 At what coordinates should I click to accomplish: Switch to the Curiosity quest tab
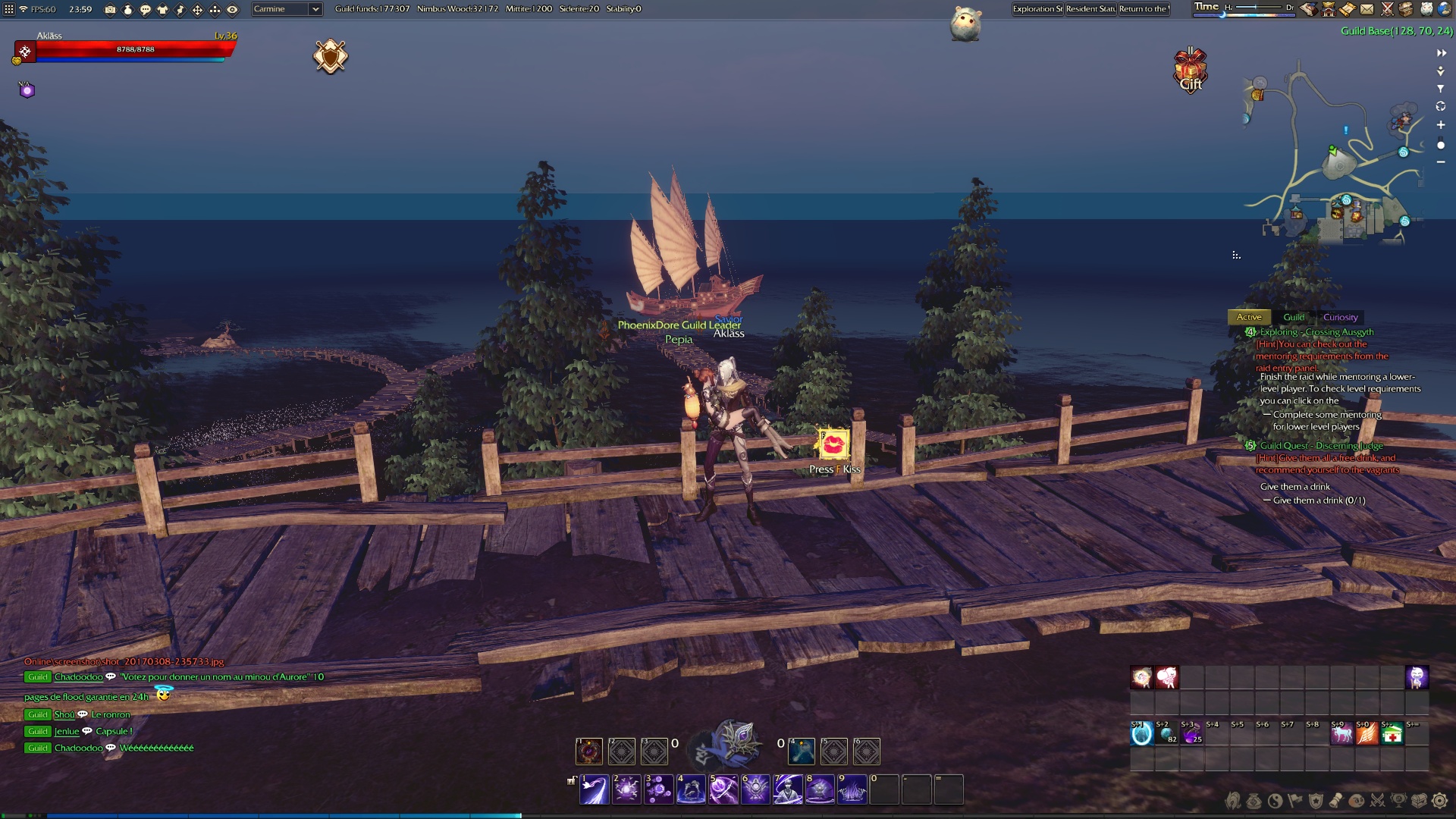click(x=1340, y=318)
